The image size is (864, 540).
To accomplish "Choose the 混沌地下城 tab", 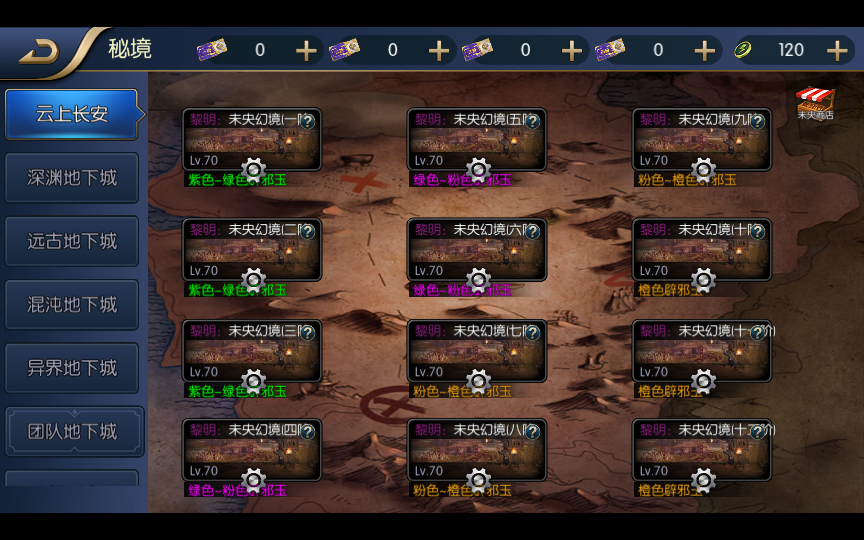I will click(x=72, y=304).
